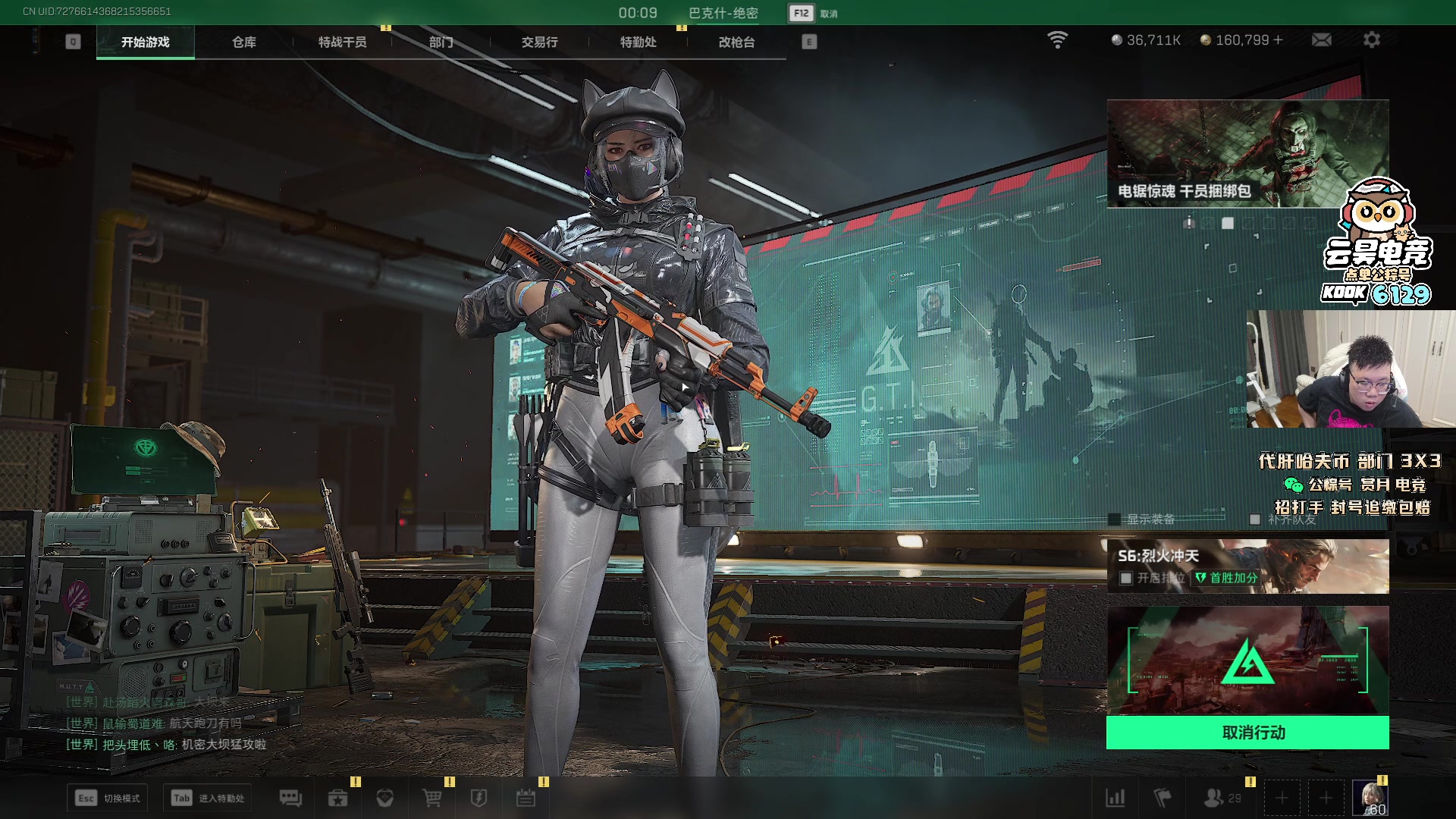The image size is (1456, 819).
Task: Click the player avatar portrait
Action: (x=1370, y=798)
